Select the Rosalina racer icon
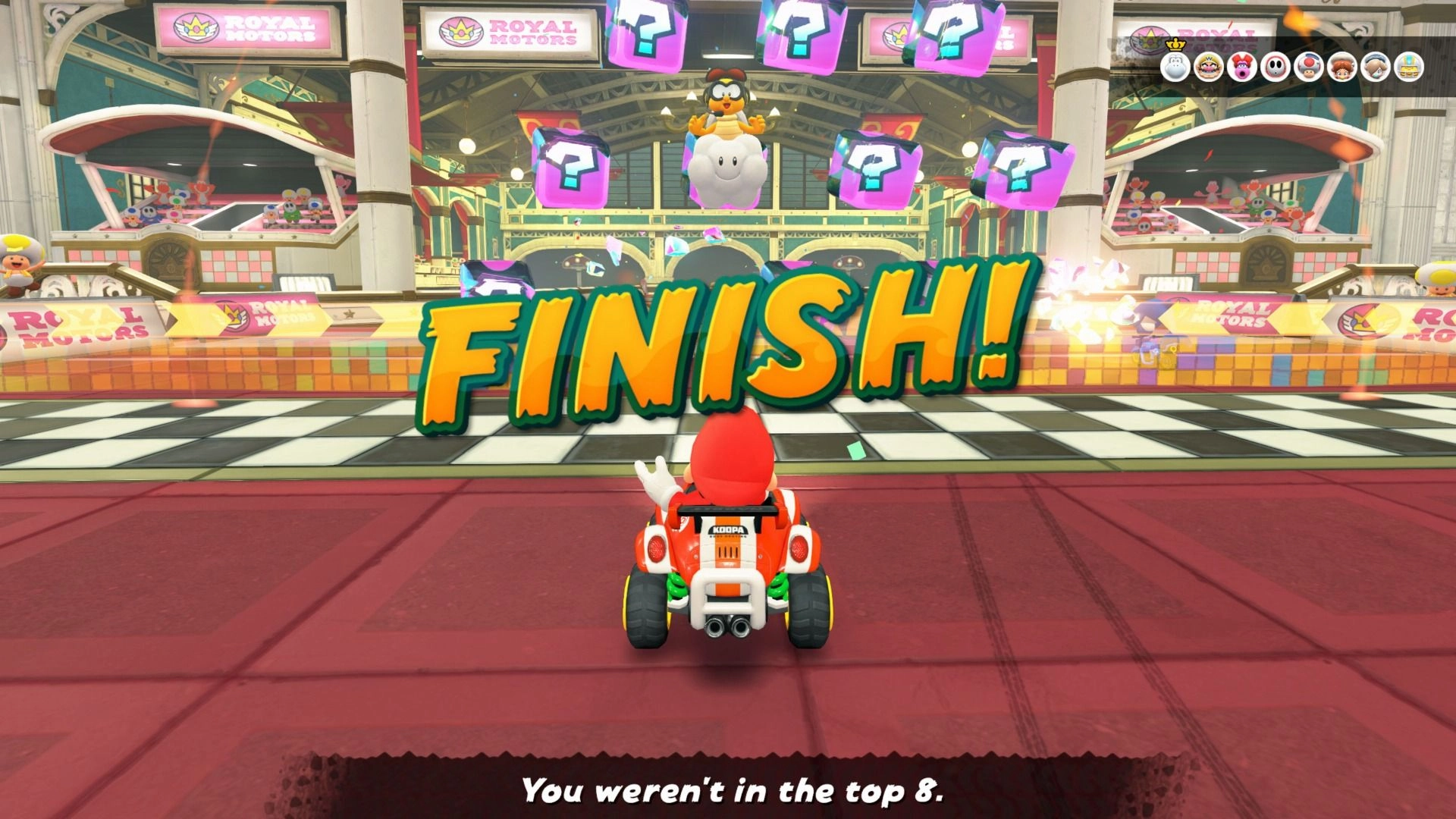1456x819 pixels. point(1376,67)
